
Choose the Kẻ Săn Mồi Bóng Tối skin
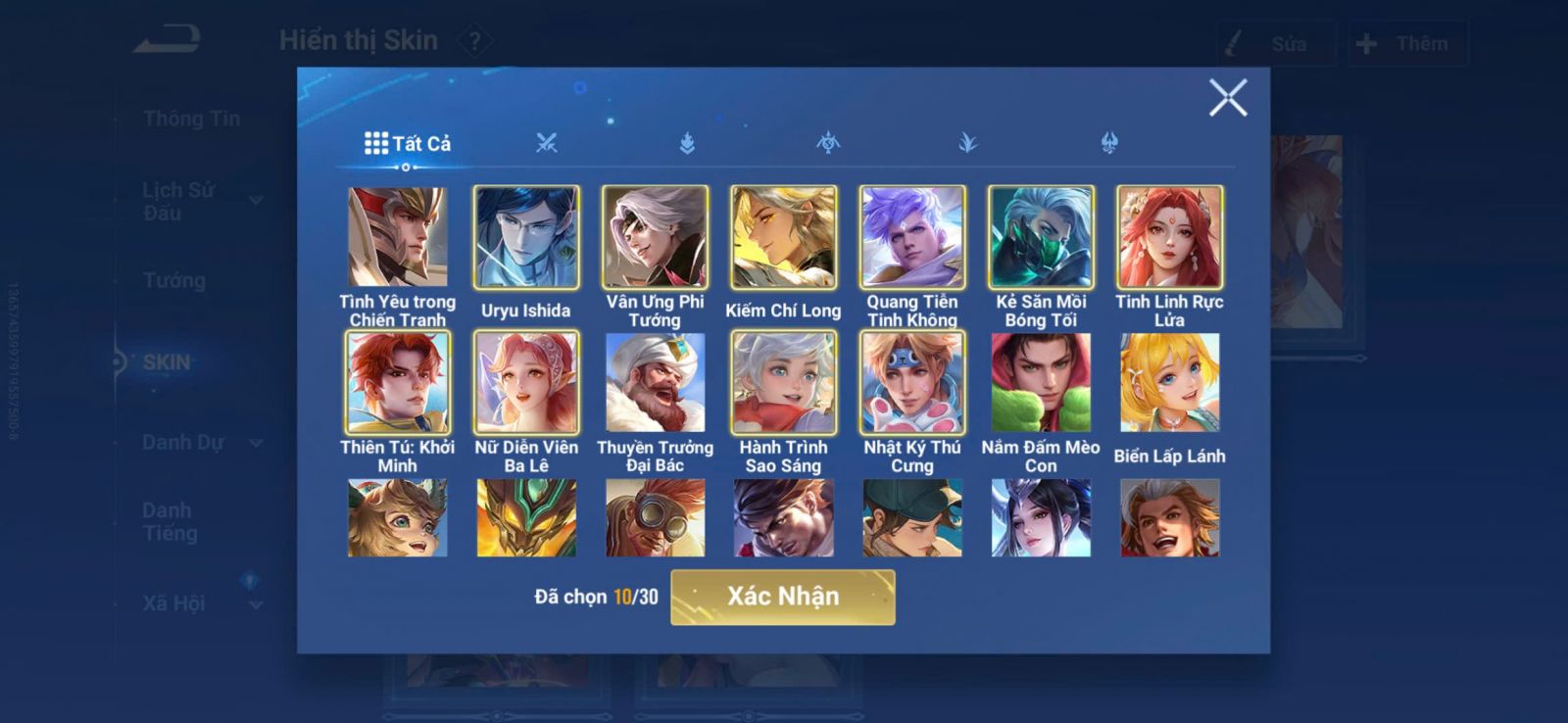point(1041,237)
